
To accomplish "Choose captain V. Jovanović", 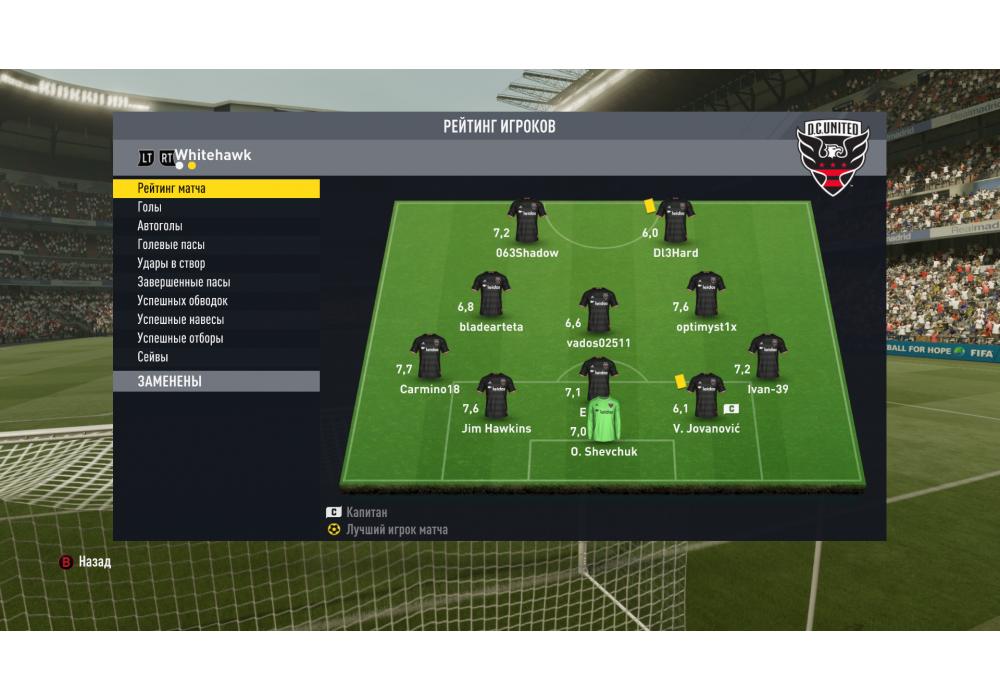I will 706,396.
